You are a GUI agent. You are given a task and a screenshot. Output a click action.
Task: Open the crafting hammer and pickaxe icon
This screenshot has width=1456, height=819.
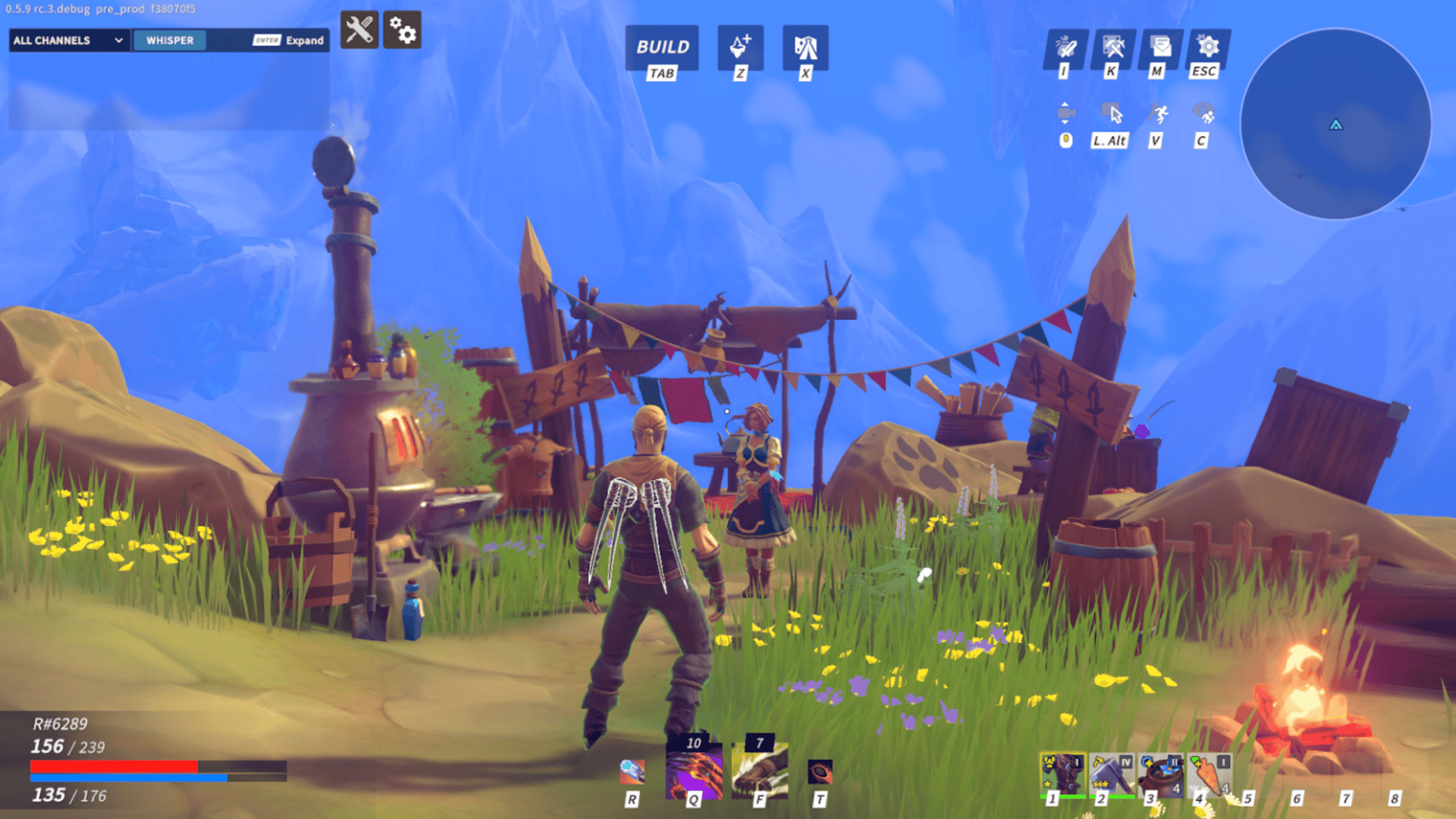point(1112,47)
